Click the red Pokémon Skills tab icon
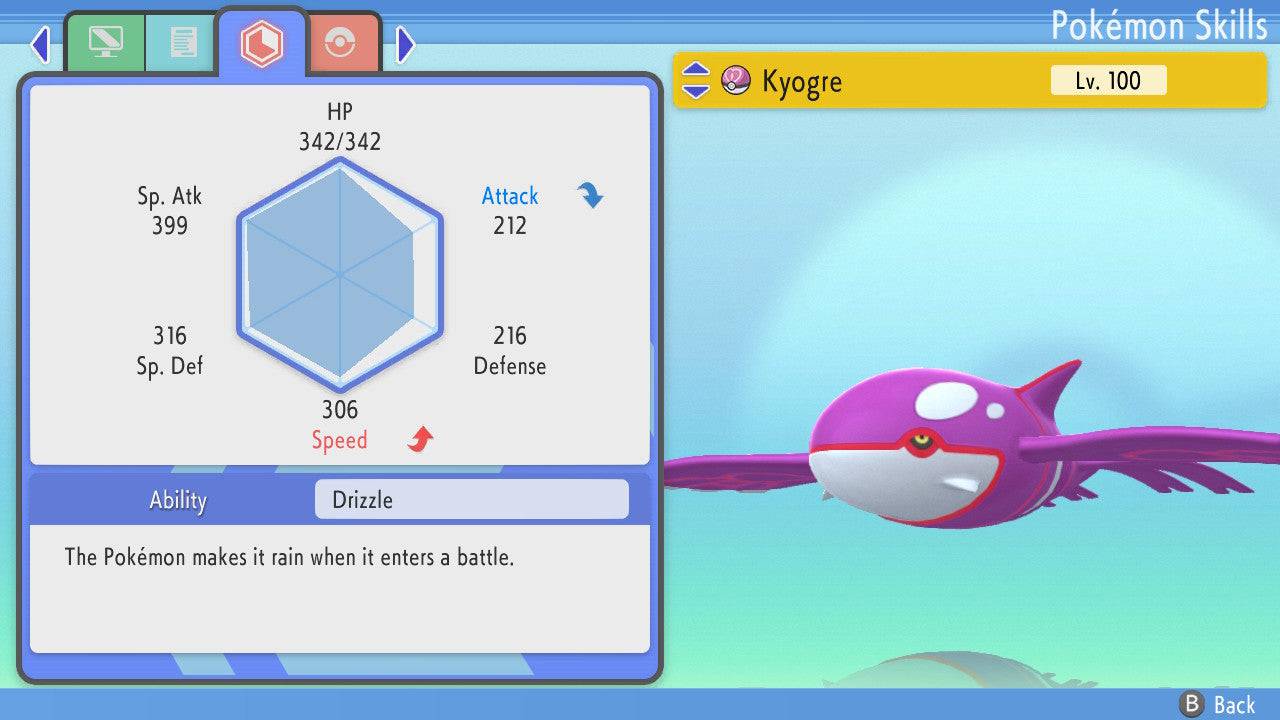1280x720 pixels. pos(262,40)
